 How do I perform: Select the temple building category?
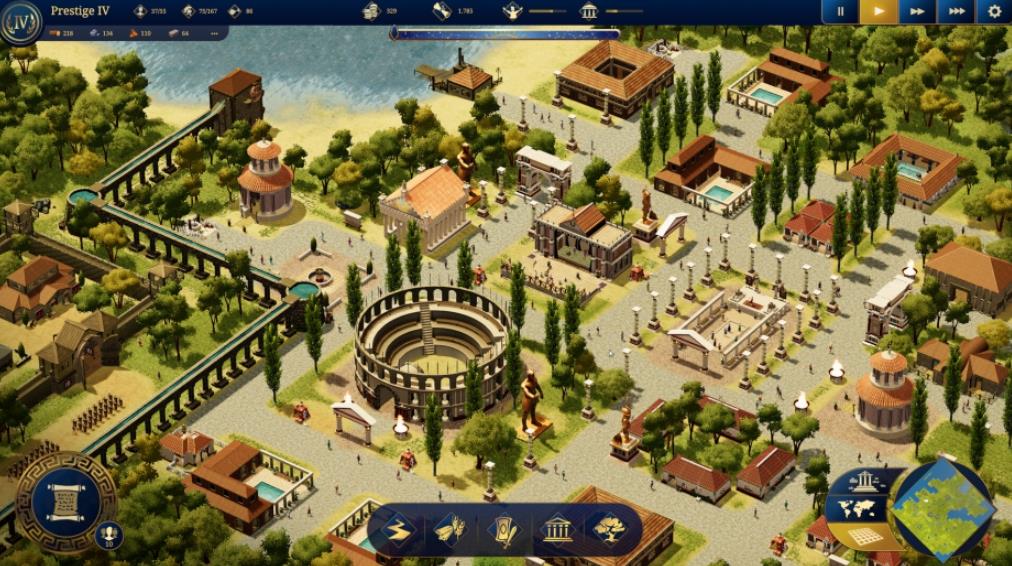click(556, 529)
